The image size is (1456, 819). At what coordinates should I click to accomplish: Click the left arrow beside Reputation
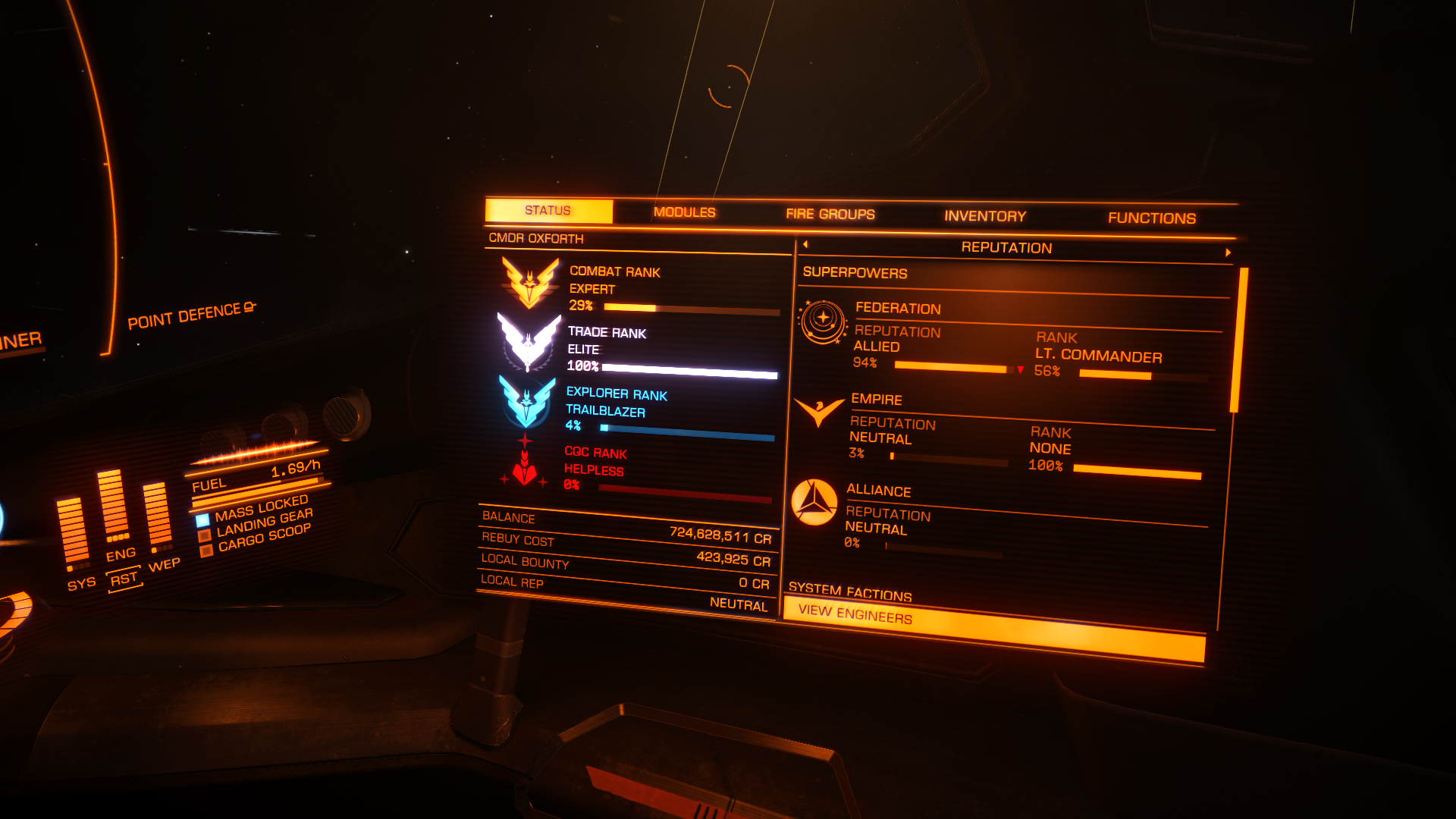pyautogui.click(x=805, y=244)
